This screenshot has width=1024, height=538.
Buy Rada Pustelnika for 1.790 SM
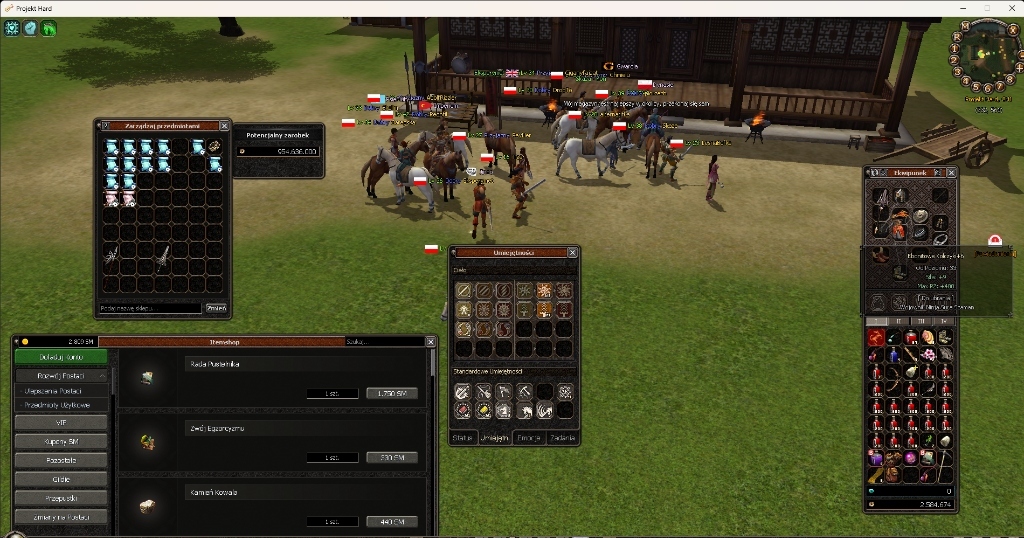coord(391,393)
